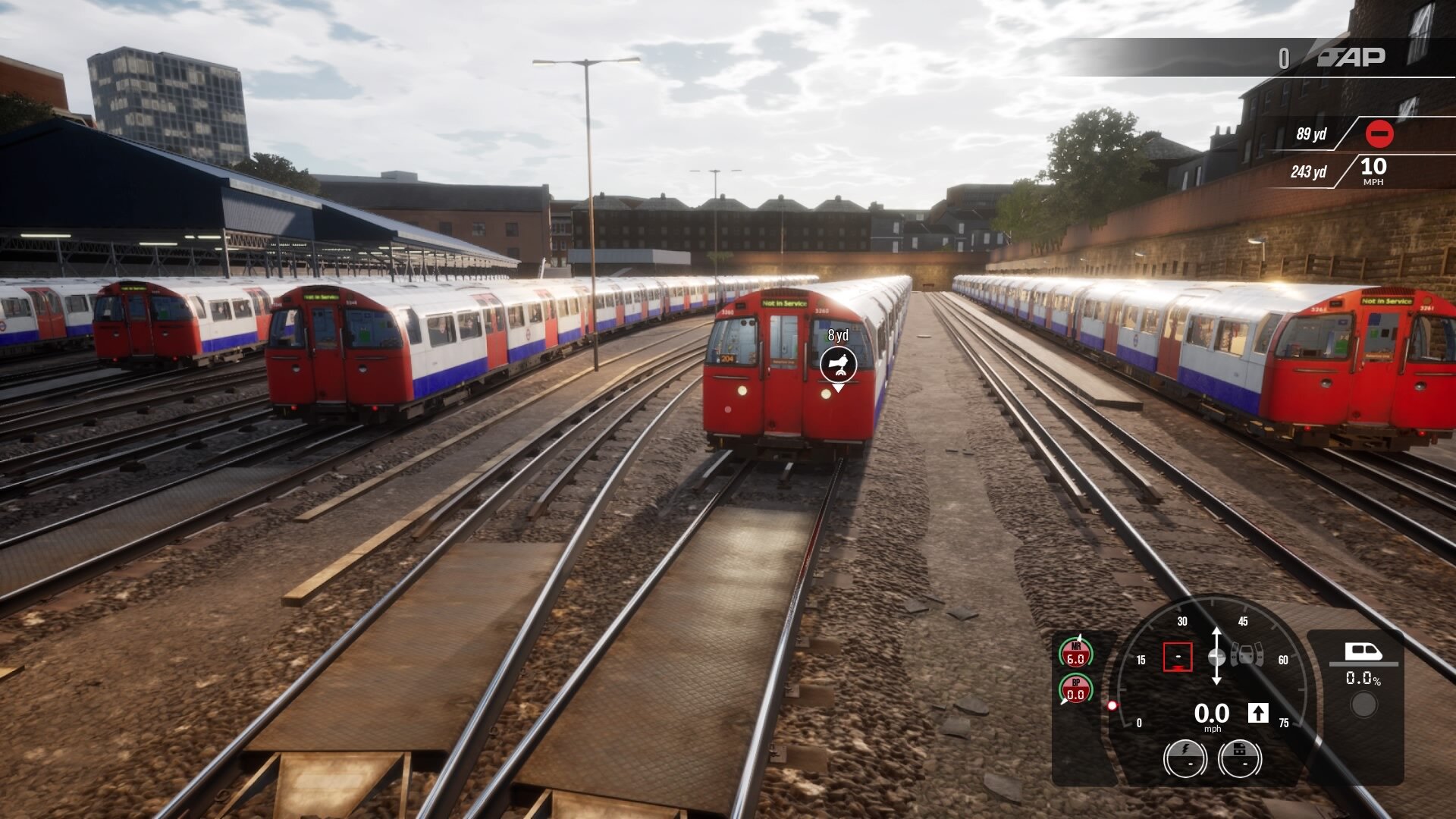Viewport: 1456px width, 819px height.
Task: Click the red stop signal icon at 89 yd
Action: click(1379, 133)
